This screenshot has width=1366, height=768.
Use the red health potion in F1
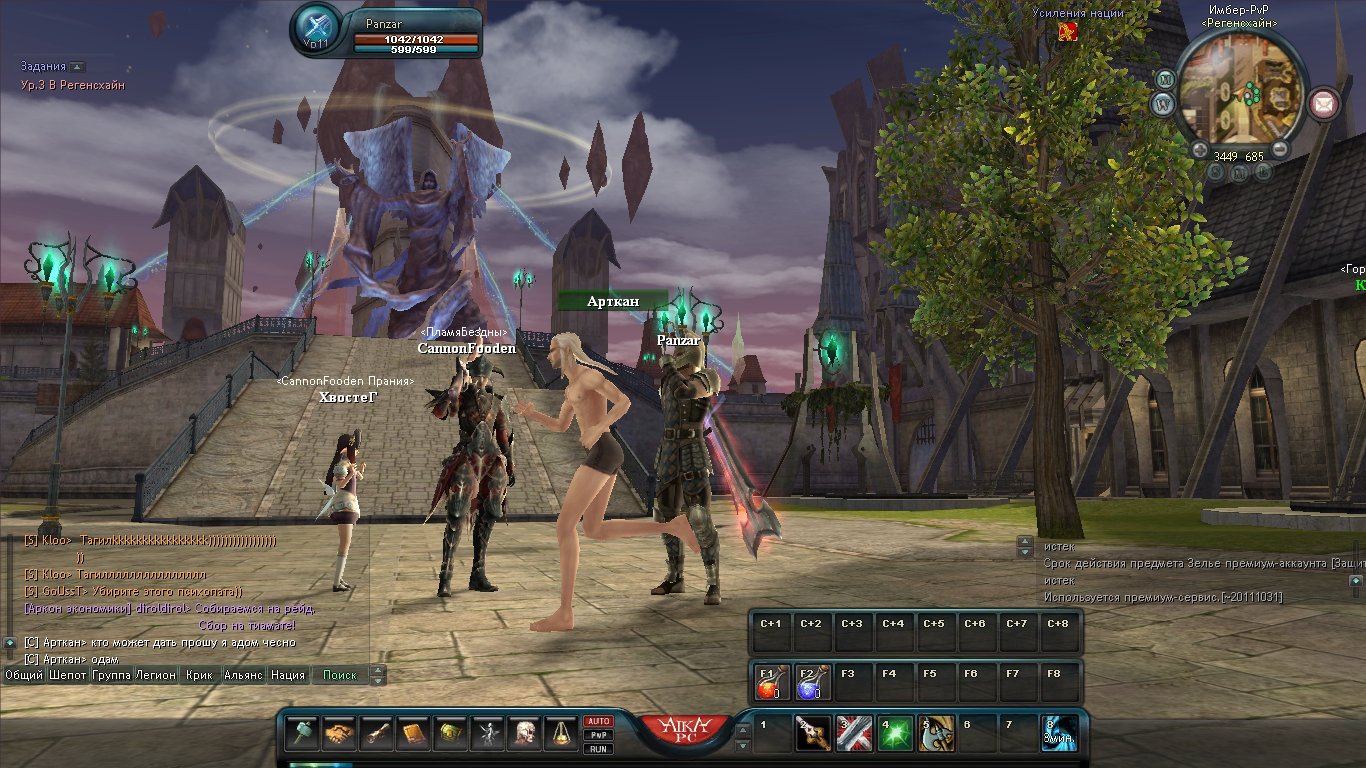[769, 682]
